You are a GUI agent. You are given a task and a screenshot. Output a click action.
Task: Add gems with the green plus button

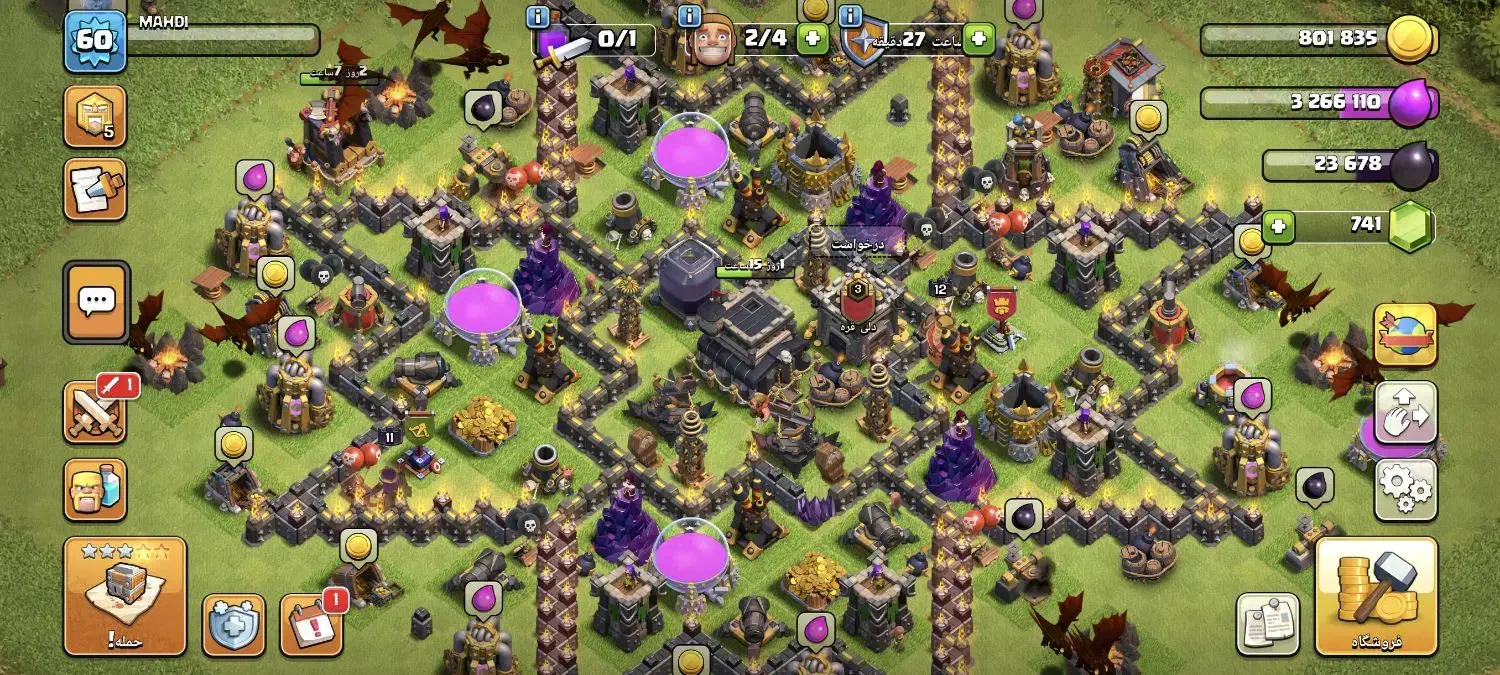point(1276,225)
